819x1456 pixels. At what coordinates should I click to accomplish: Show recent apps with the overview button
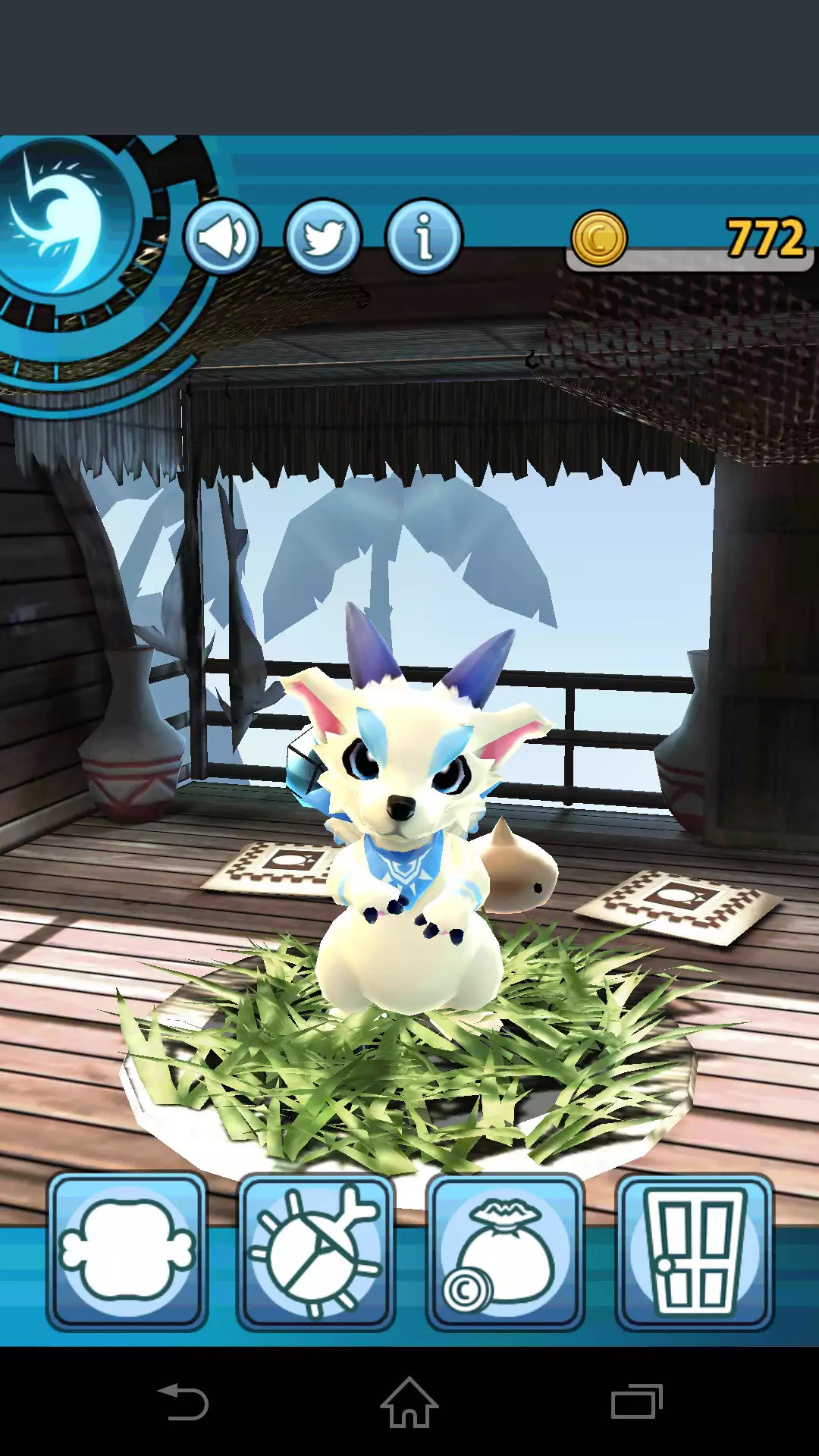click(636, 1402)
